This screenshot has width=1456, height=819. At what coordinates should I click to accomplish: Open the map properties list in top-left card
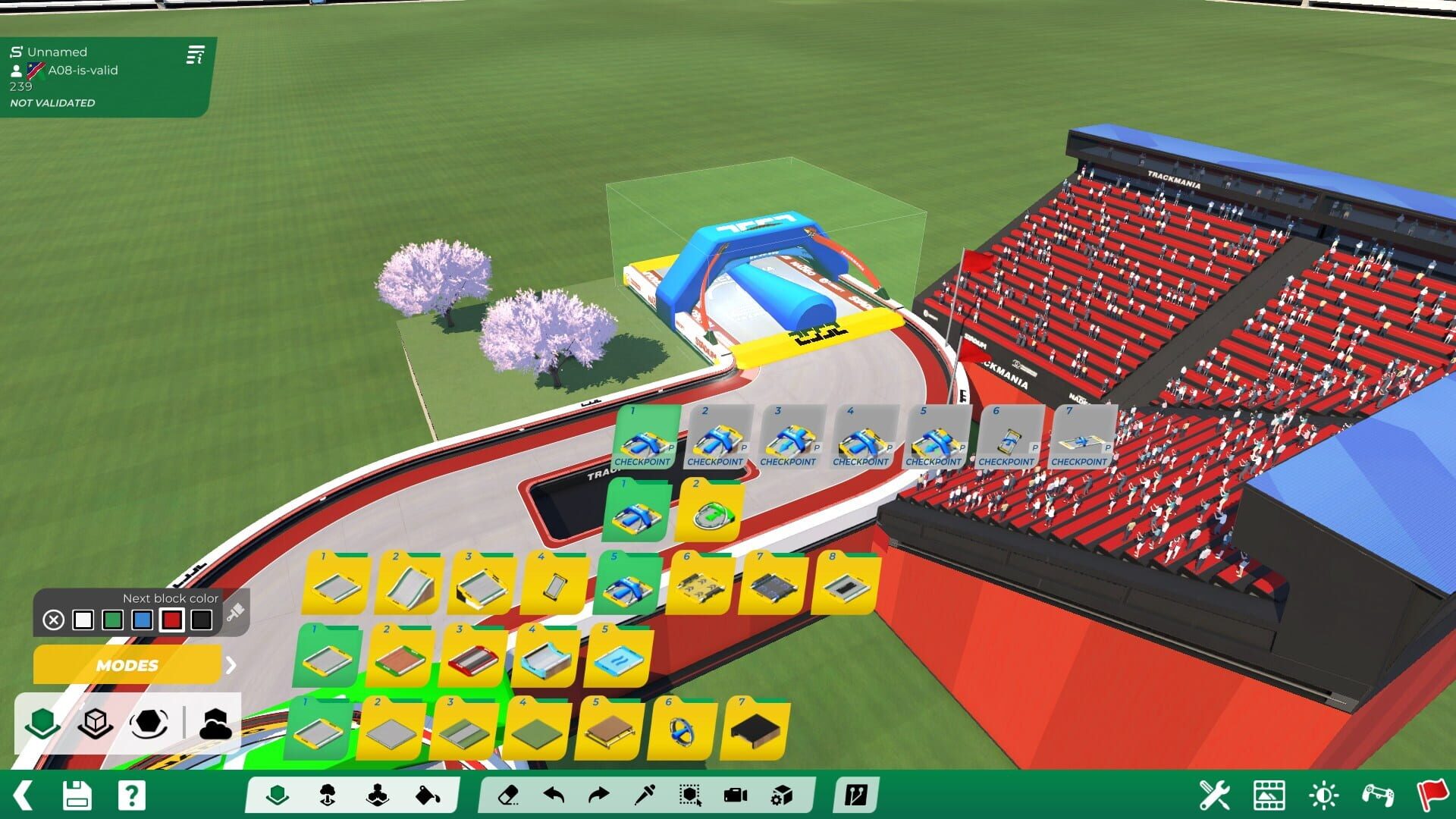[196, 55]
